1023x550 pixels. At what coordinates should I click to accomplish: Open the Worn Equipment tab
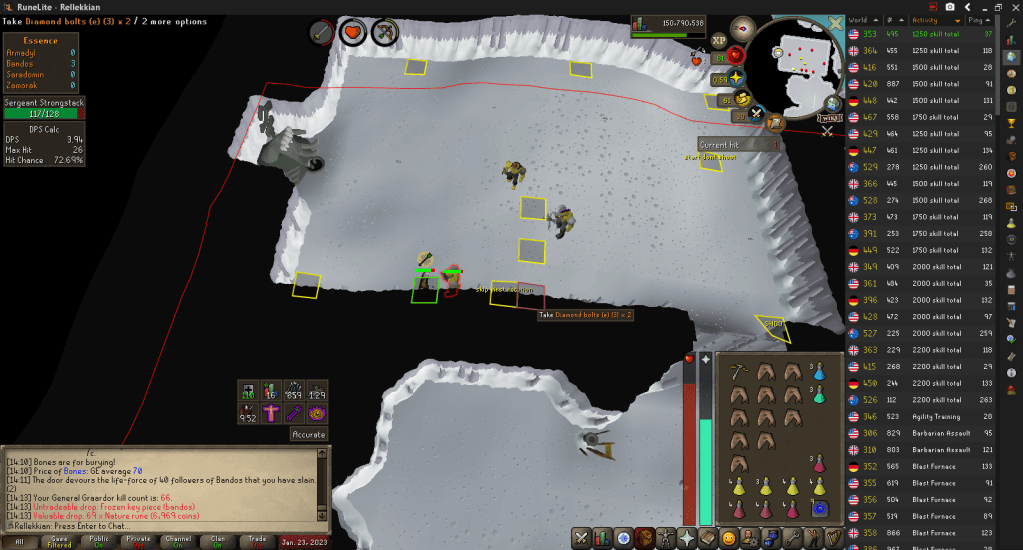(667, 538)
